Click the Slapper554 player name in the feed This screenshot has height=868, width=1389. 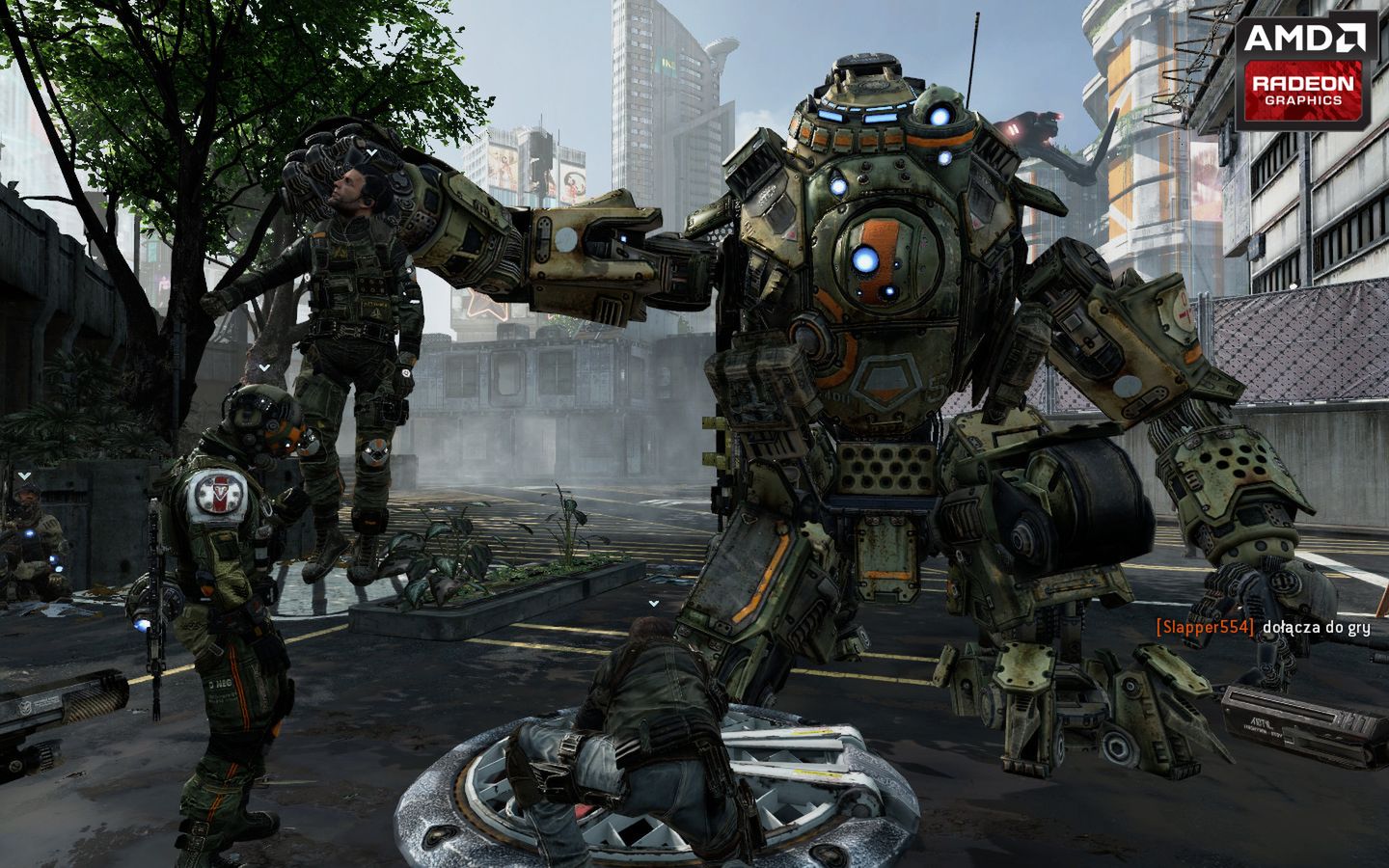click(1205, 628)
